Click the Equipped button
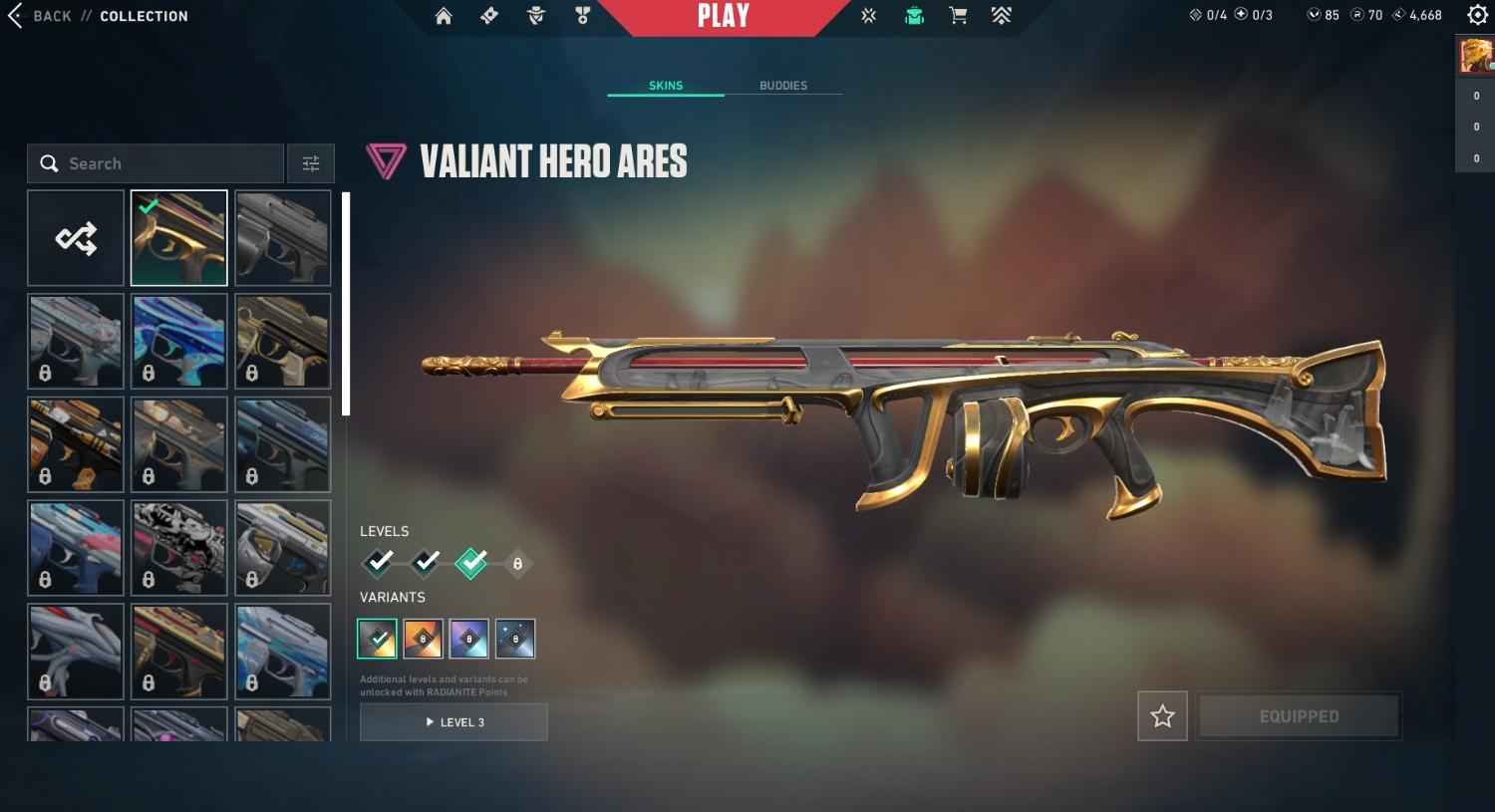 point(1299,716)
